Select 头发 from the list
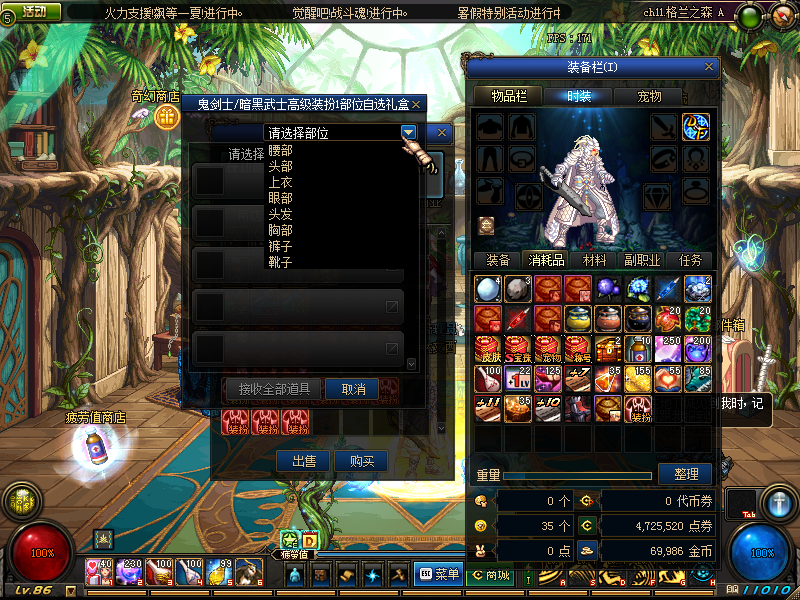Viewport: 800px width, 600px height. (x=281, y=215)
